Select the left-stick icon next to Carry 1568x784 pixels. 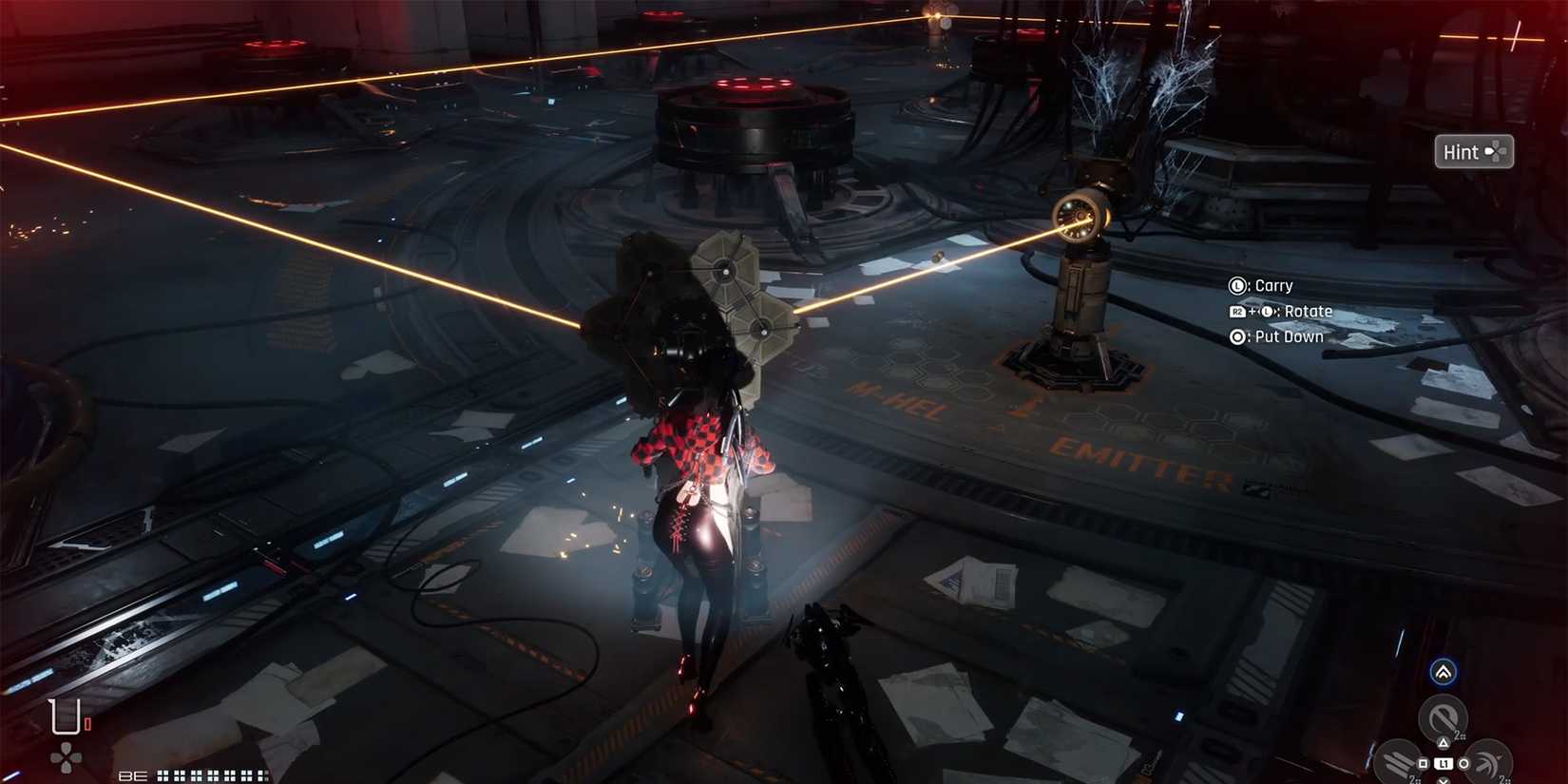[1237, 285]
